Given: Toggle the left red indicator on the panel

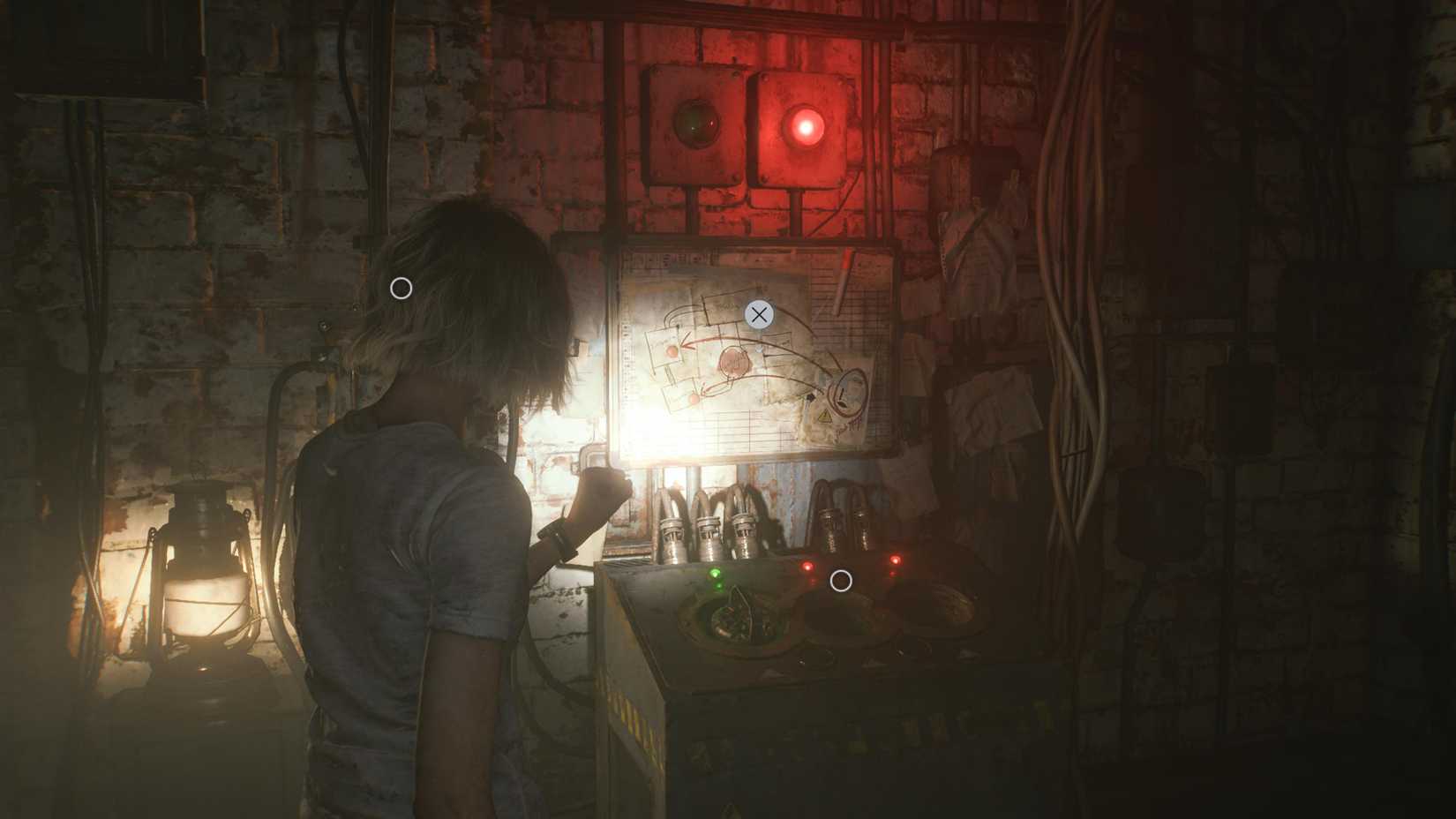Looking at the screenshot, I should point(807,567).
